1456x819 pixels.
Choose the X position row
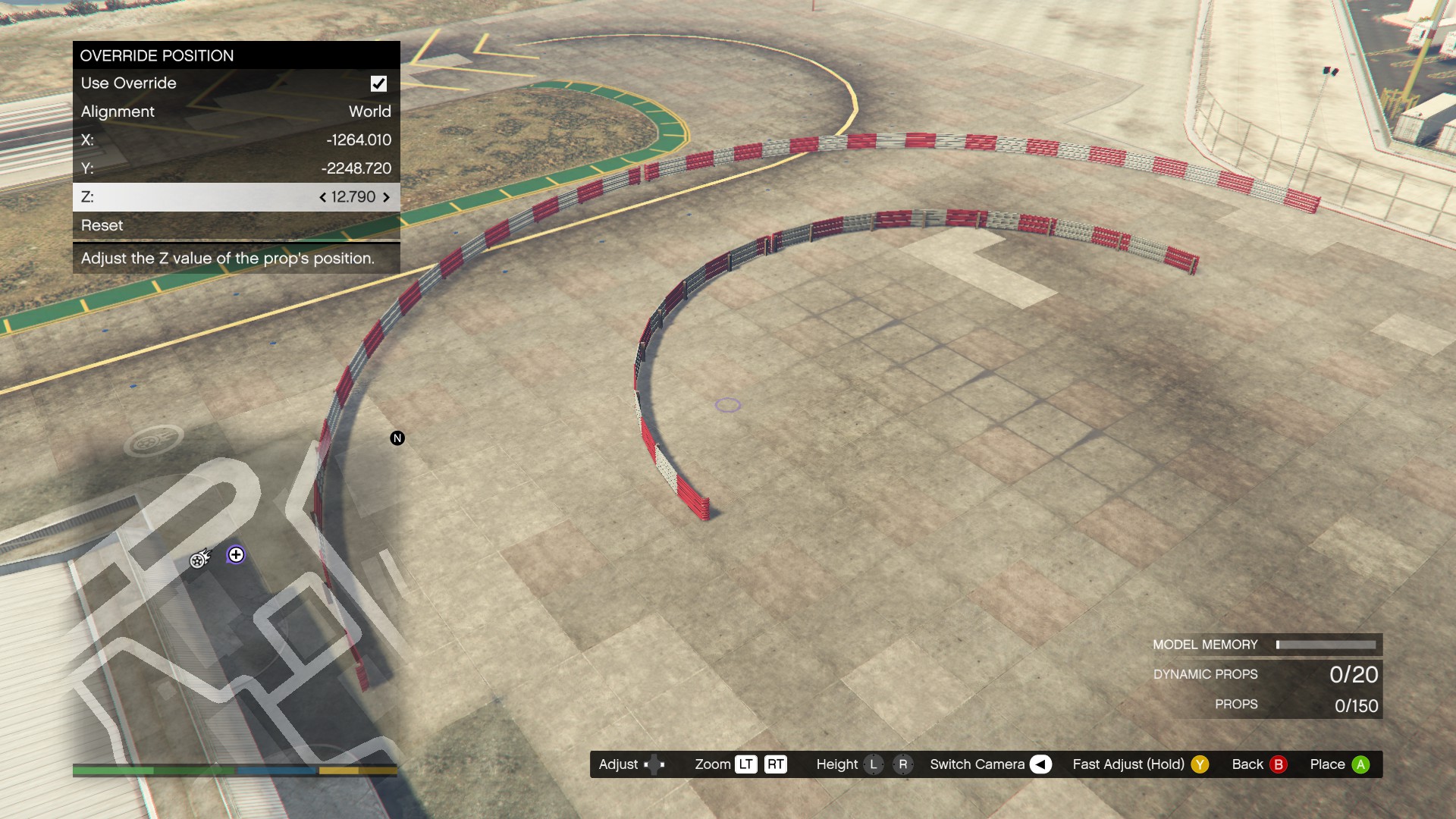(x=236, y=140)
